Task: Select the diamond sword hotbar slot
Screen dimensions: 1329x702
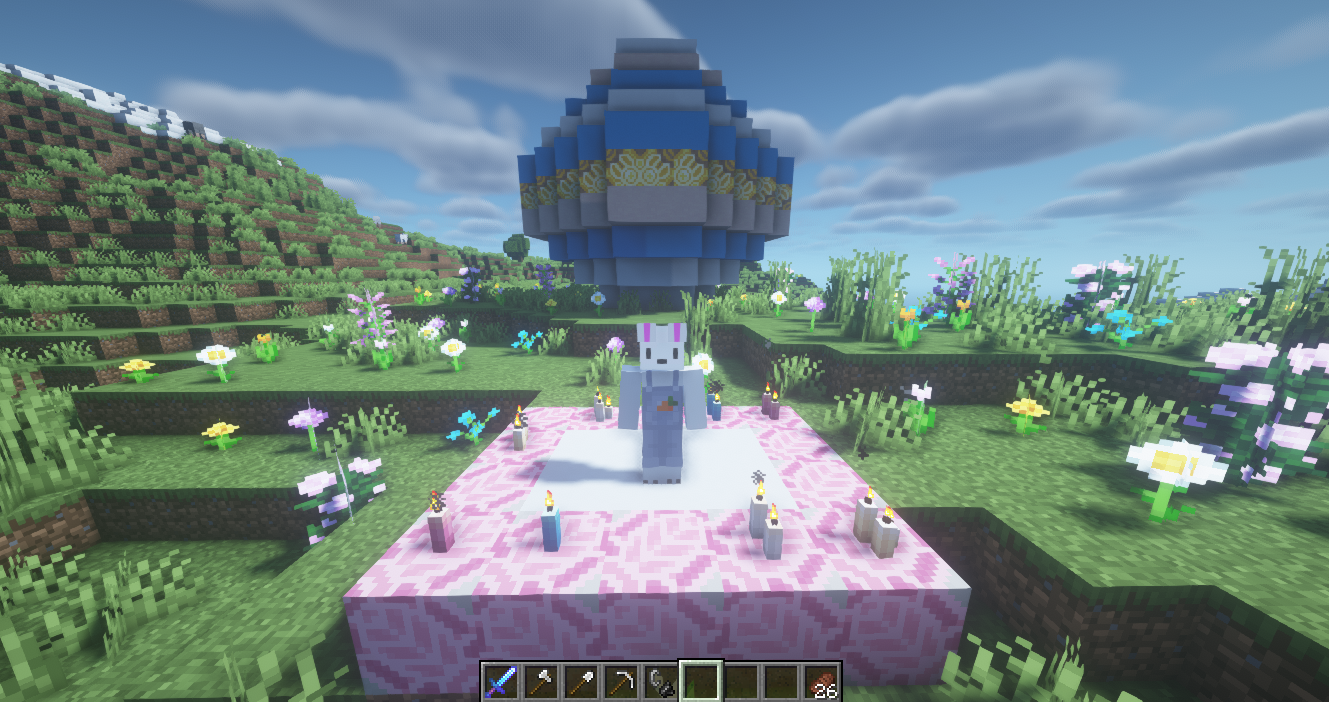Action: (500, 682)
